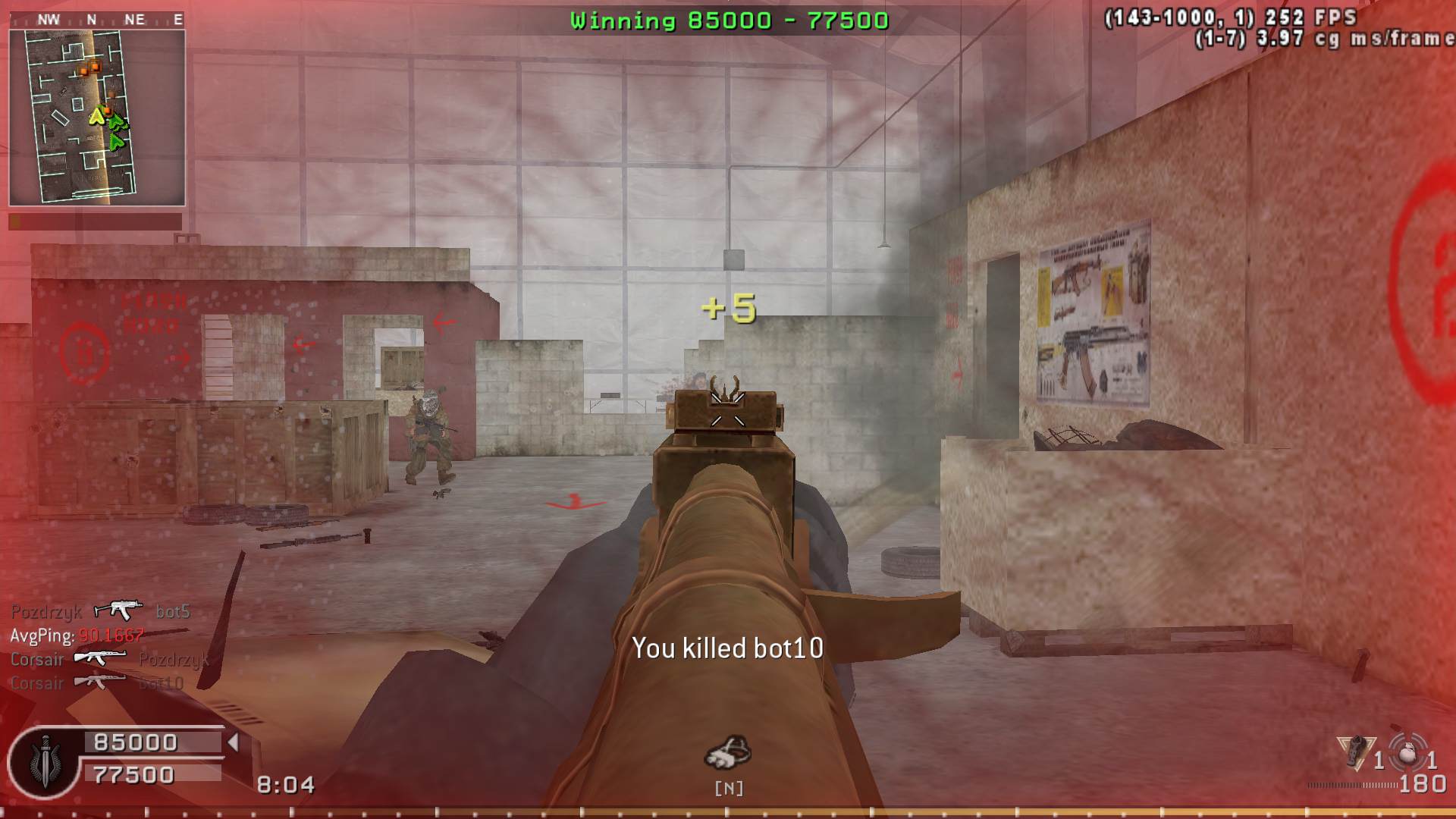Click the triangular special grenade icon
The width and height of the screenshot is (1456, 819).
tap(1355, 753)
